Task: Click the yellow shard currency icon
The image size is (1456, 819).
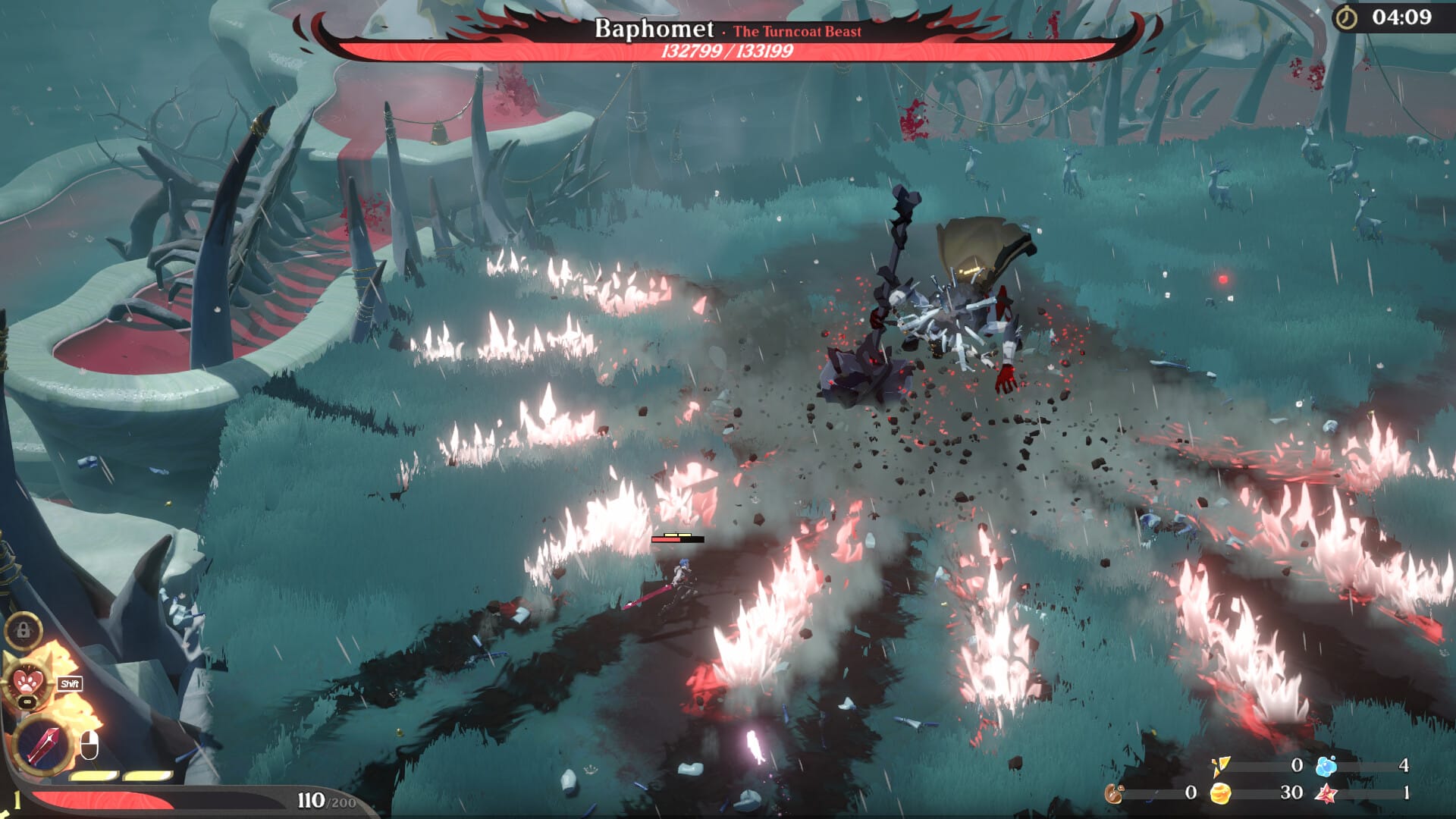Action: point(1220,767)
